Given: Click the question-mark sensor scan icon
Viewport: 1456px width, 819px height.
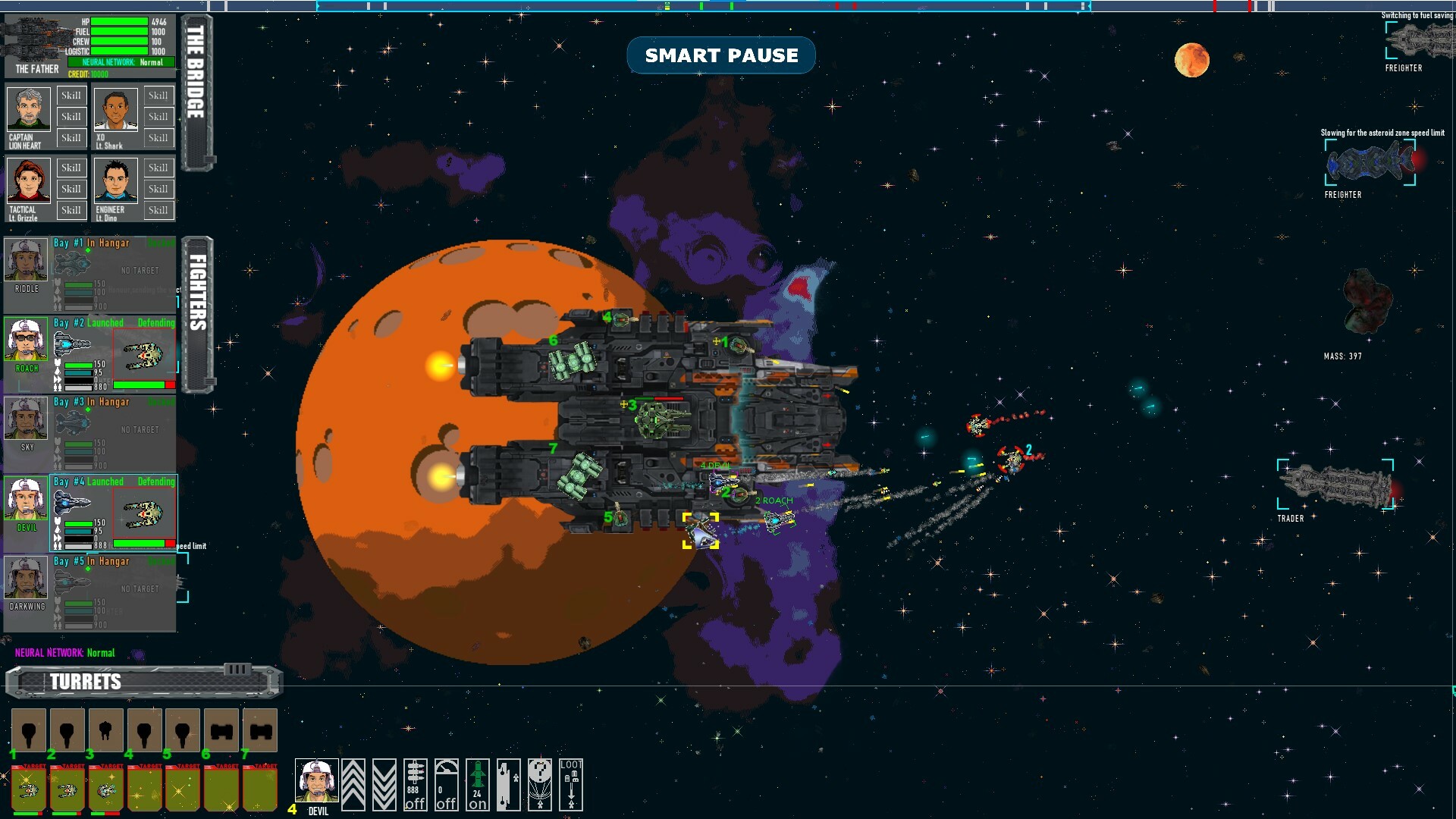Looking at the screenshot, I should (x=538, y=785).
